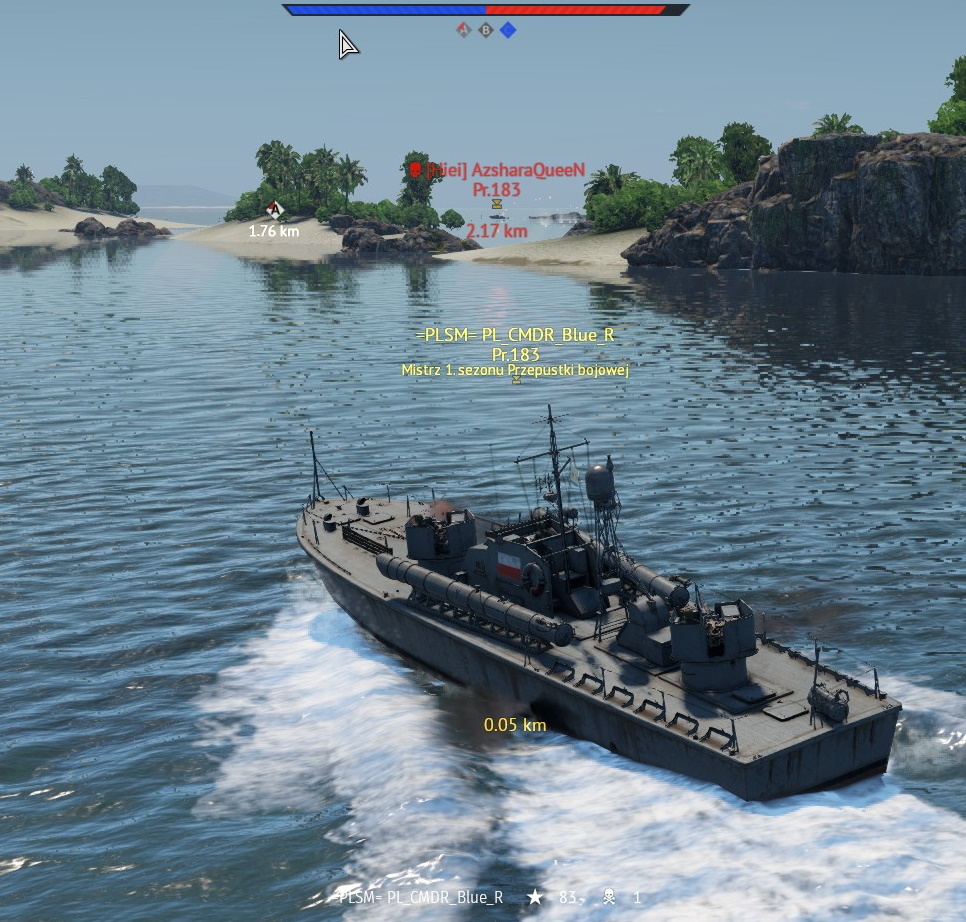Select the blue capture point C diamond
The width and height of the screenshot is (966, 922).
(x=508, y=30)
